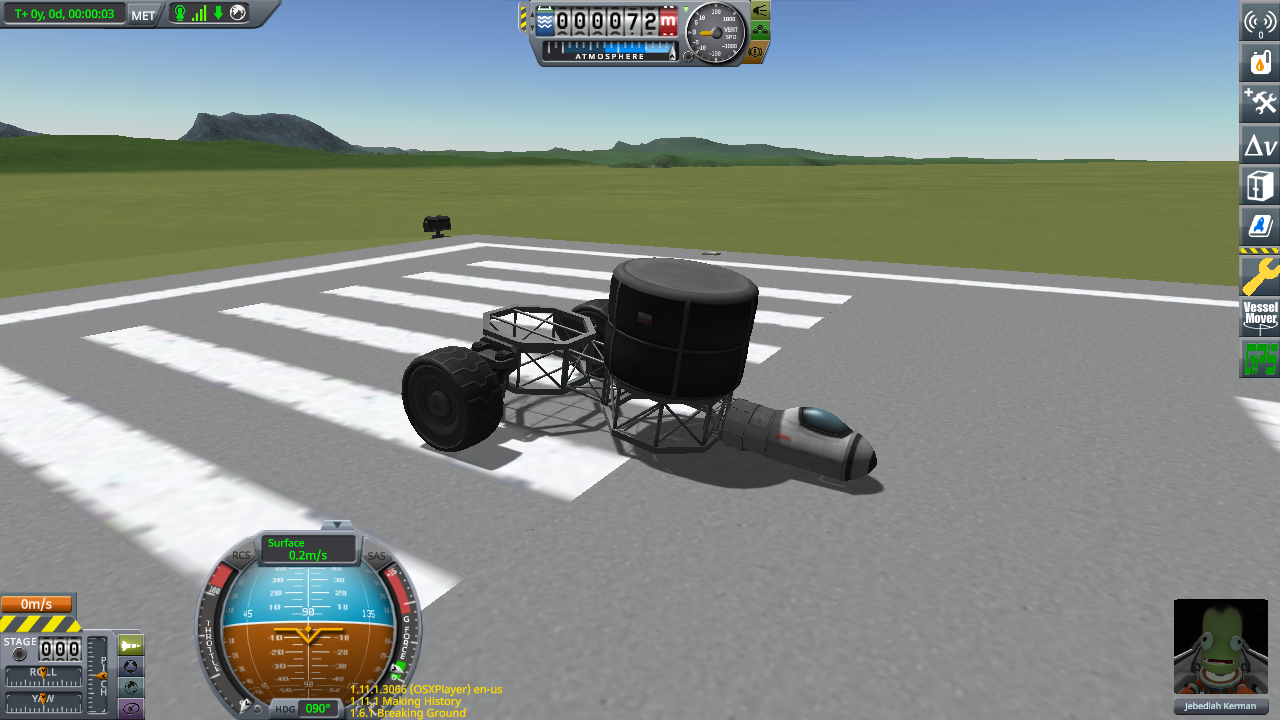Open the engineer tools icon

(x=1258, y=102)
